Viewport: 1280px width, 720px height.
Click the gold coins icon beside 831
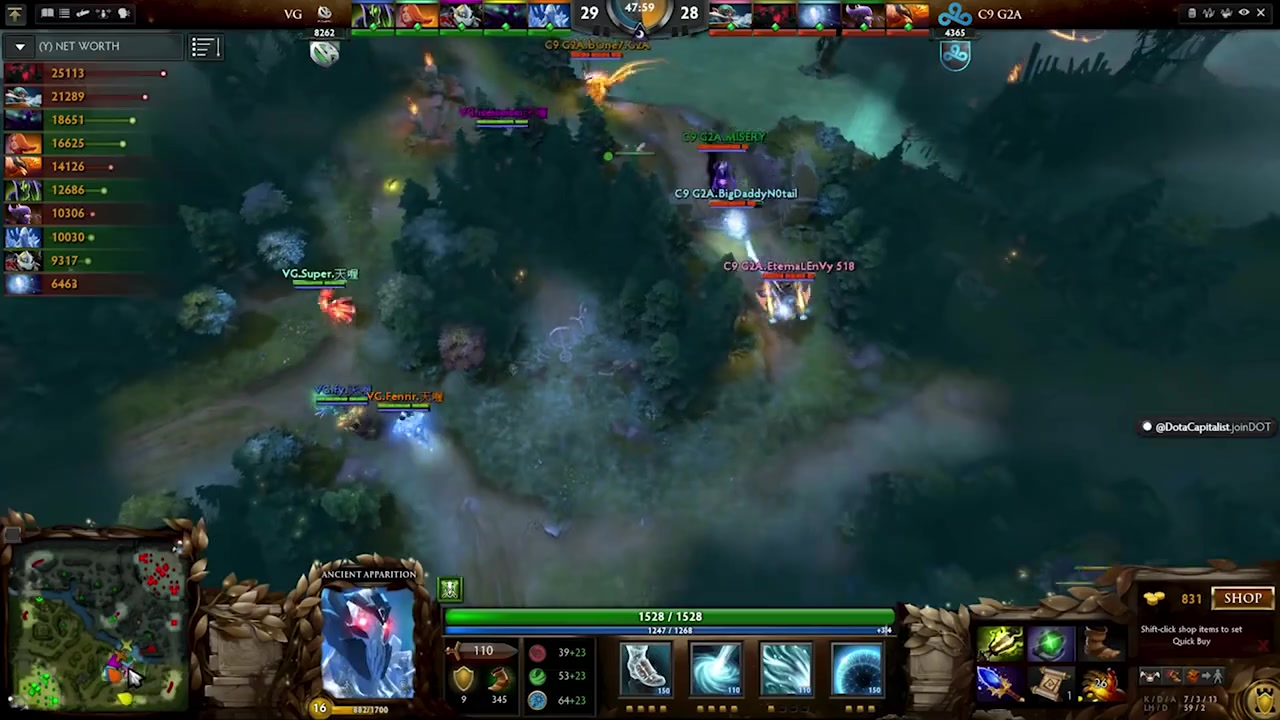pos(1154,598)
